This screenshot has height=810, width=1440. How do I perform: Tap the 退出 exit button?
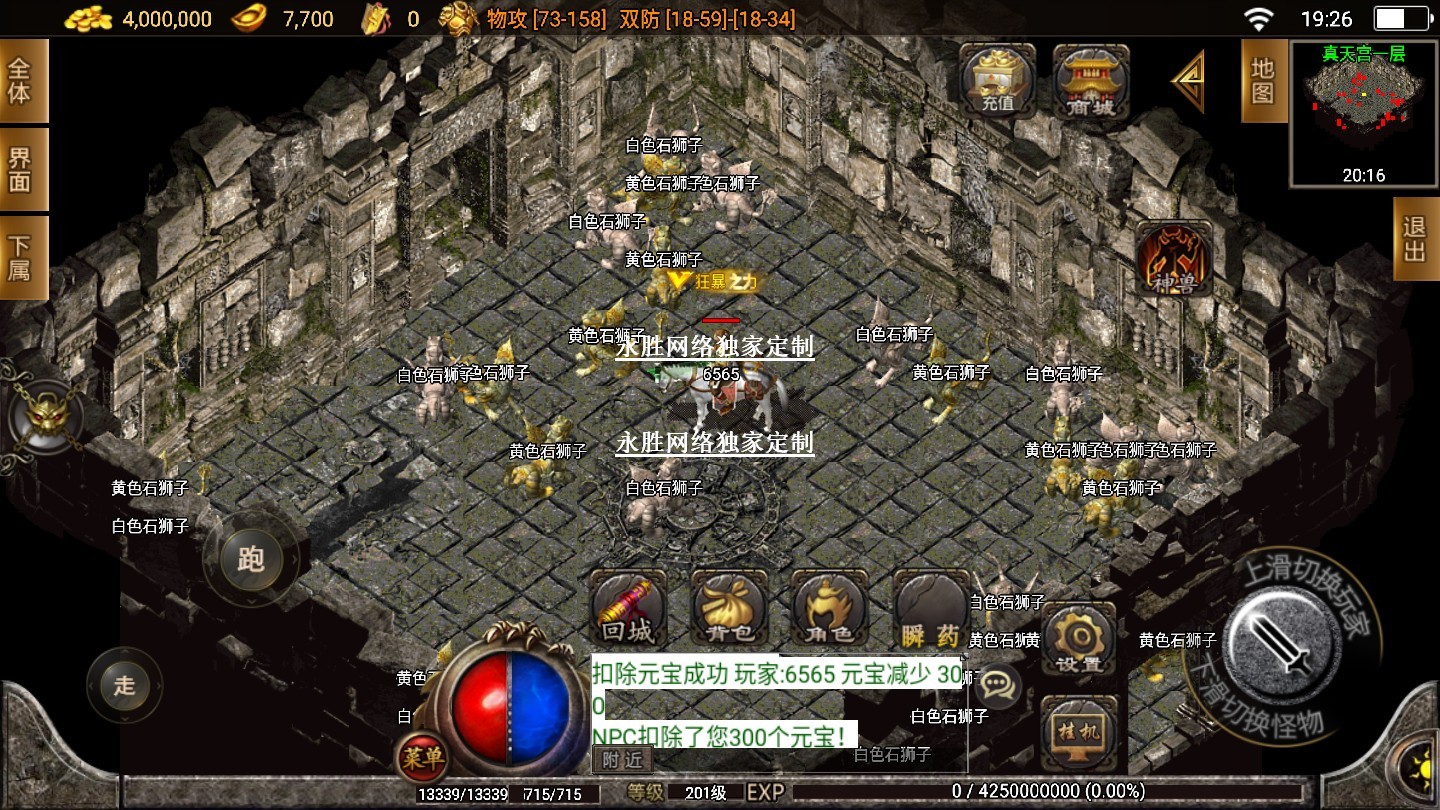click(x=1415, y=239)
